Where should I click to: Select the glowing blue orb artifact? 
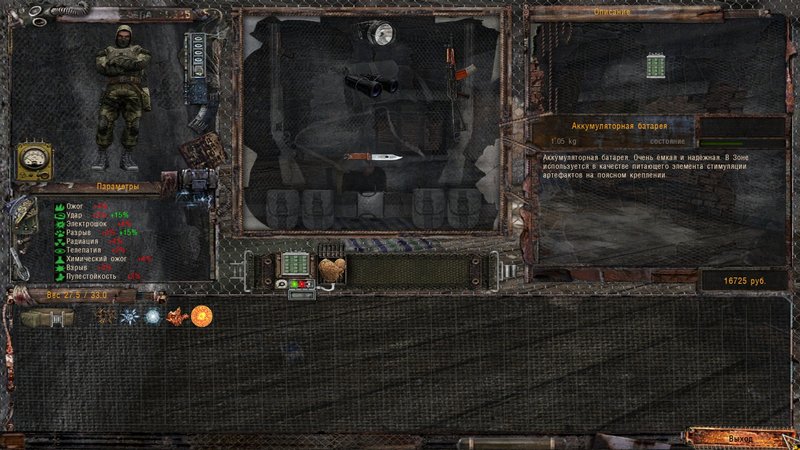153,316
